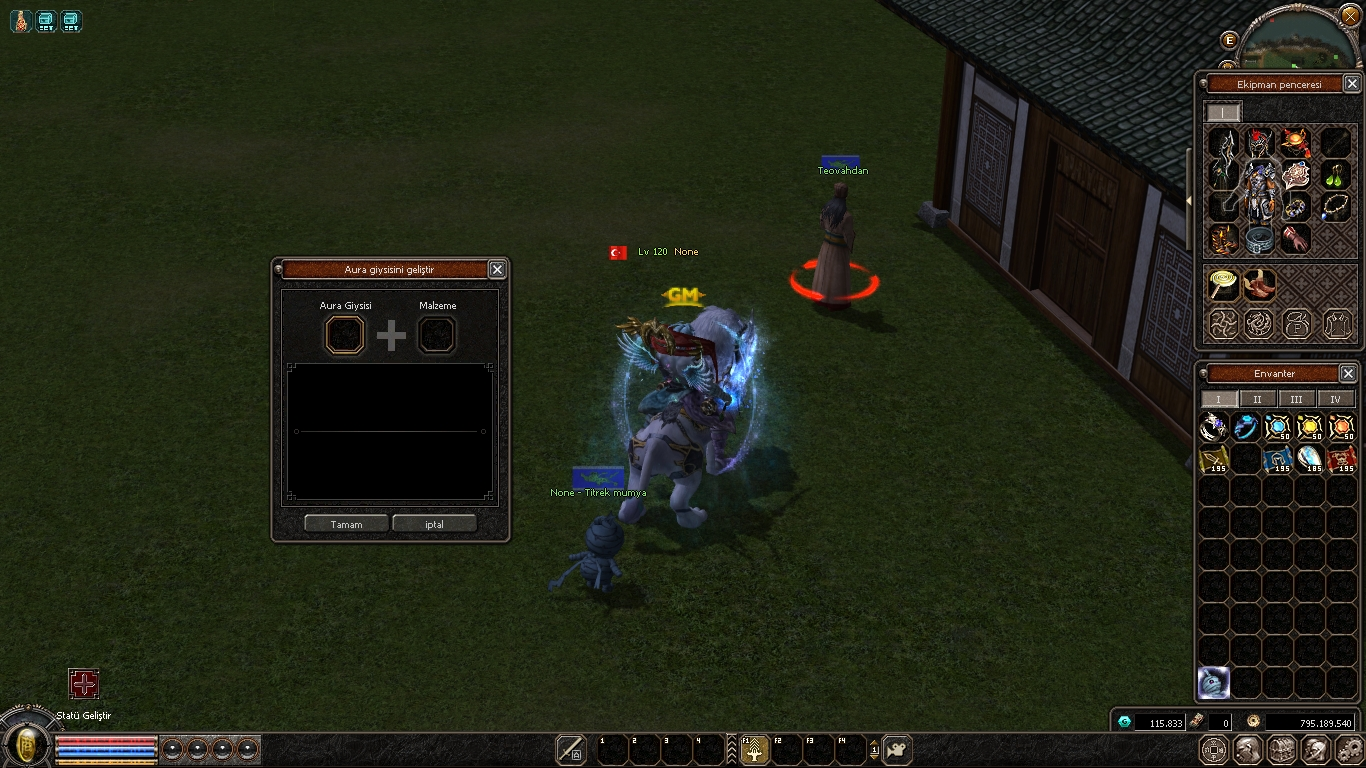Select the green earrings equipment slot
This screenshot has width=1366, height=768.
(x=1336, y=176)
